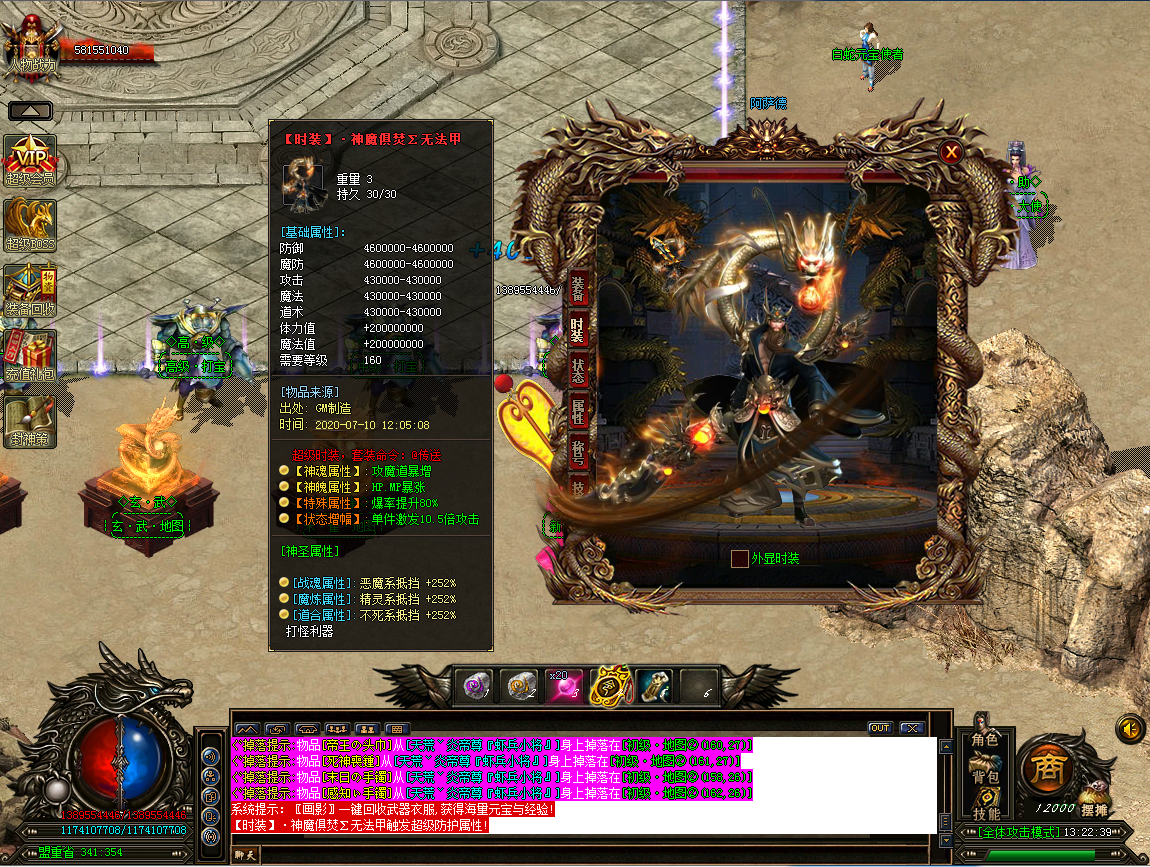This screenshot has height=867, width=1150.
Task: Open the 背包 backpack
Action: (x=985, y=776)
